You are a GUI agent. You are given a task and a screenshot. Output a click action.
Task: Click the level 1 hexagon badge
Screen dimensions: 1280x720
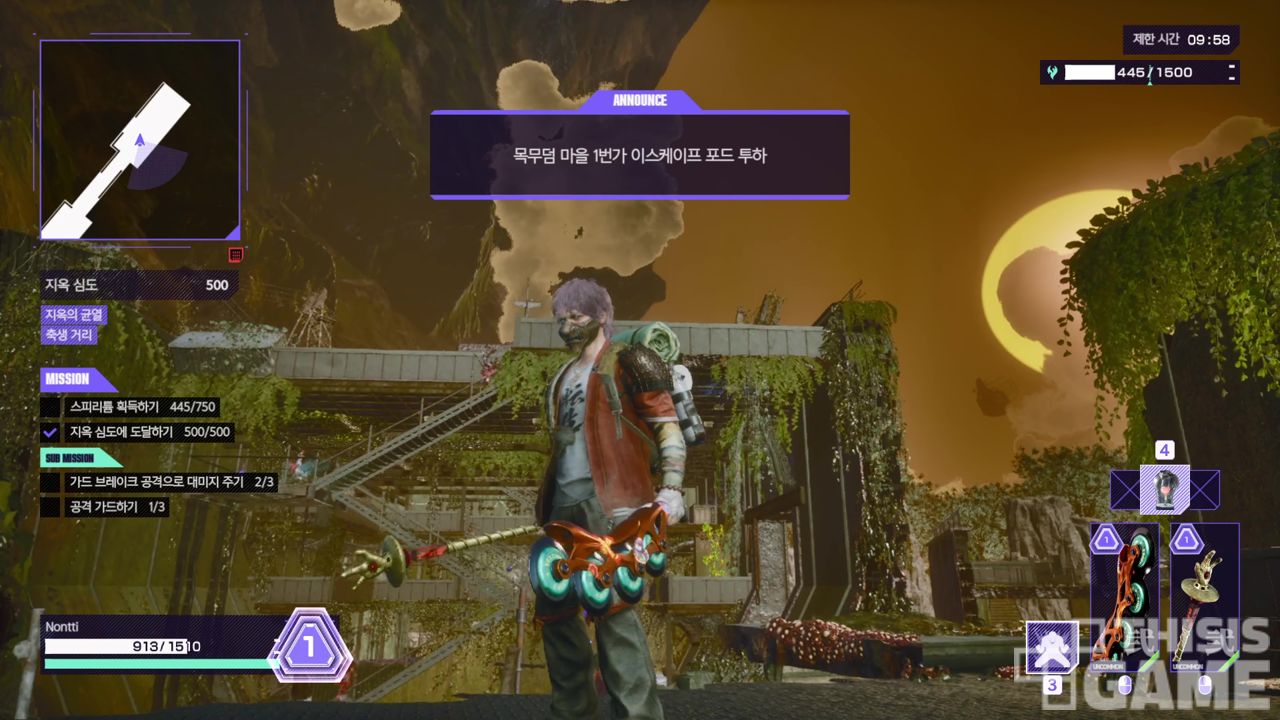(x=310, y=647)
